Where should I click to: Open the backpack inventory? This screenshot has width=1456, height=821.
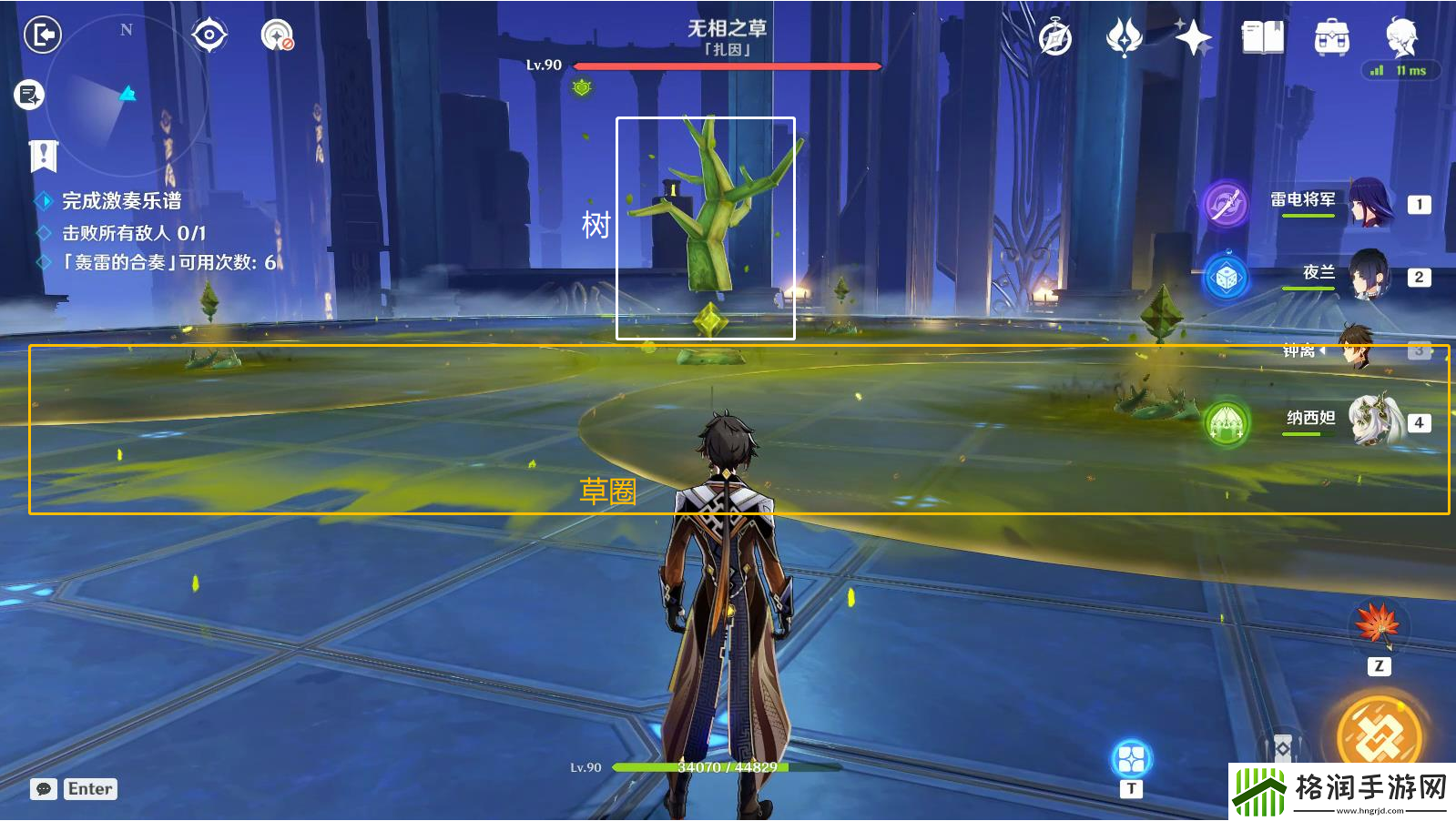coord(1331,38)
